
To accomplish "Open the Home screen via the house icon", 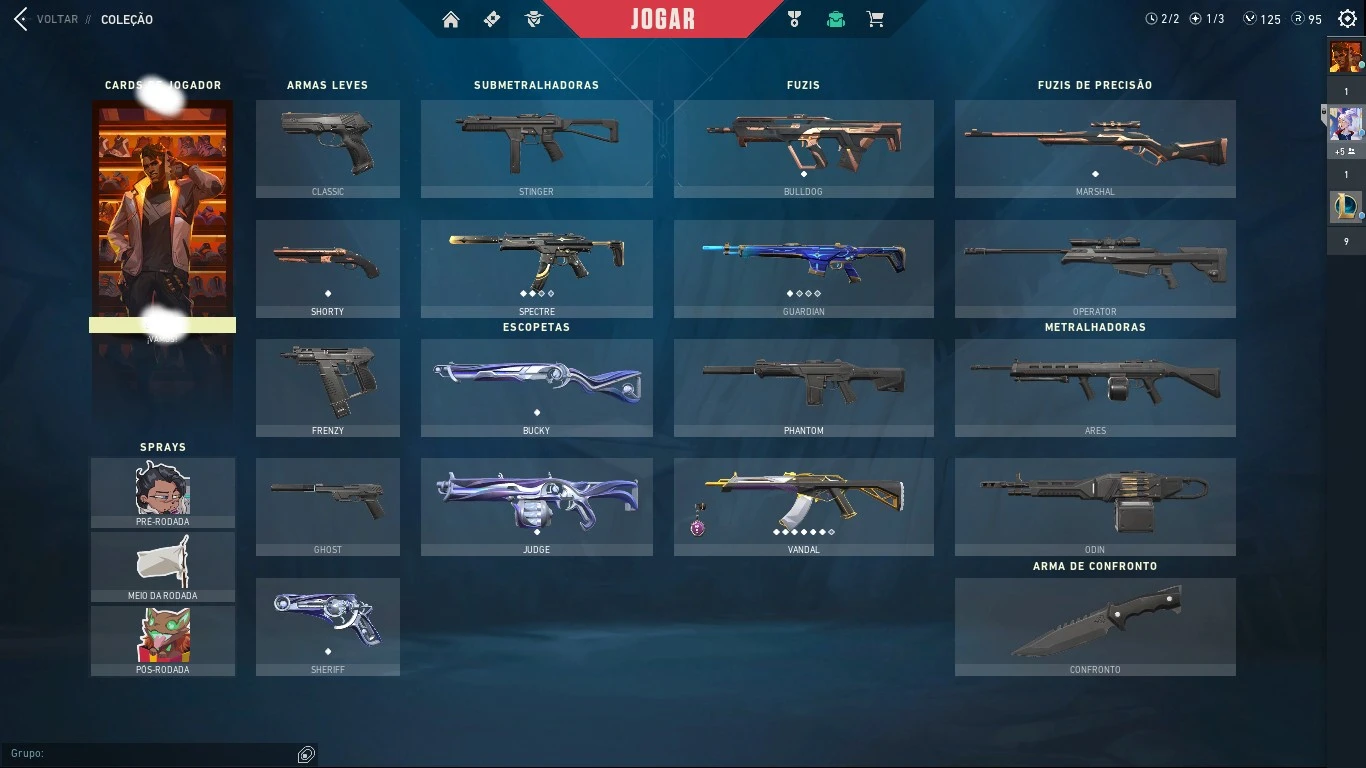I will pyautogui.click(x=450, y=18).
